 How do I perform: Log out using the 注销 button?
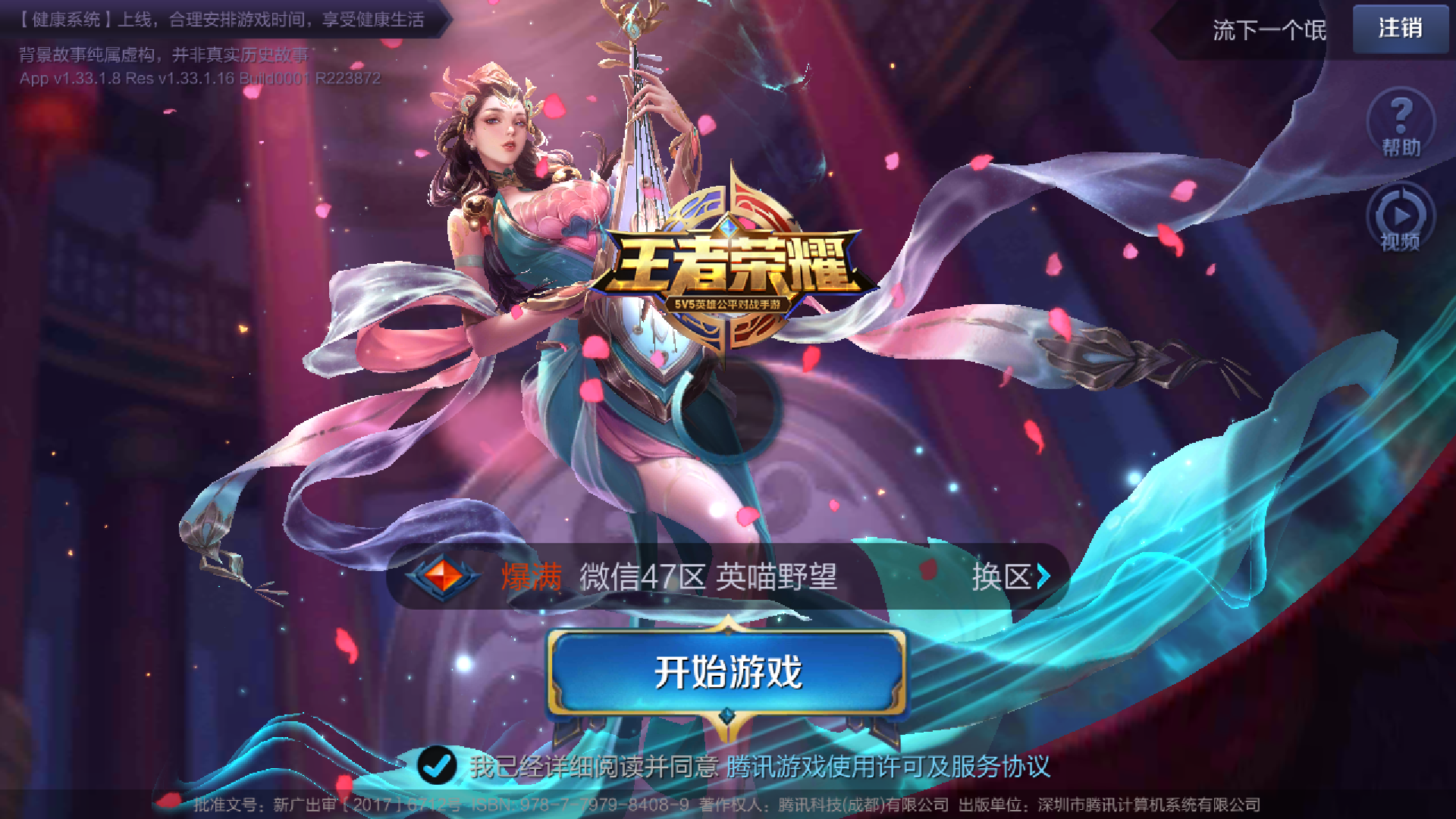click(x=1399, y=29)
